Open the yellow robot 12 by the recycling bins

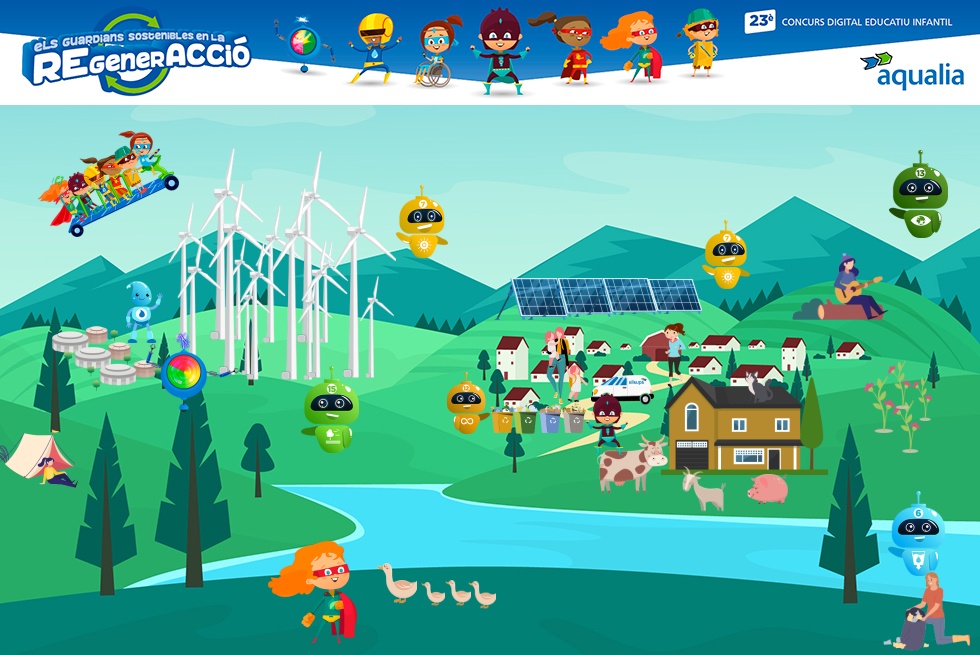coord(465,405)
